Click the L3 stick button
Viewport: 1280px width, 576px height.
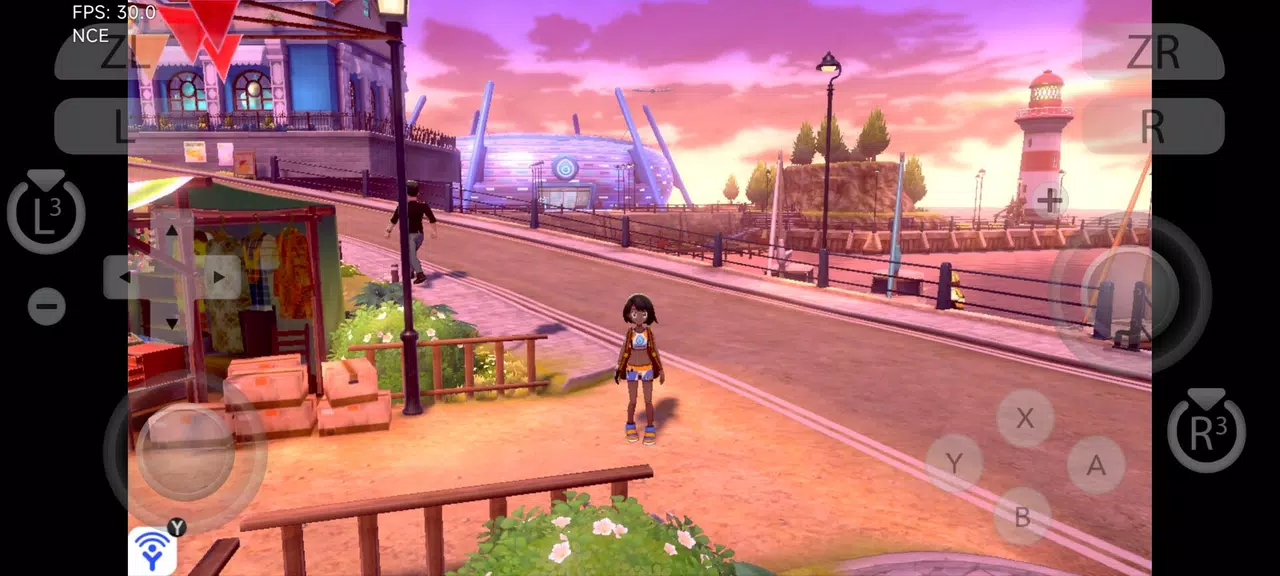46,213
